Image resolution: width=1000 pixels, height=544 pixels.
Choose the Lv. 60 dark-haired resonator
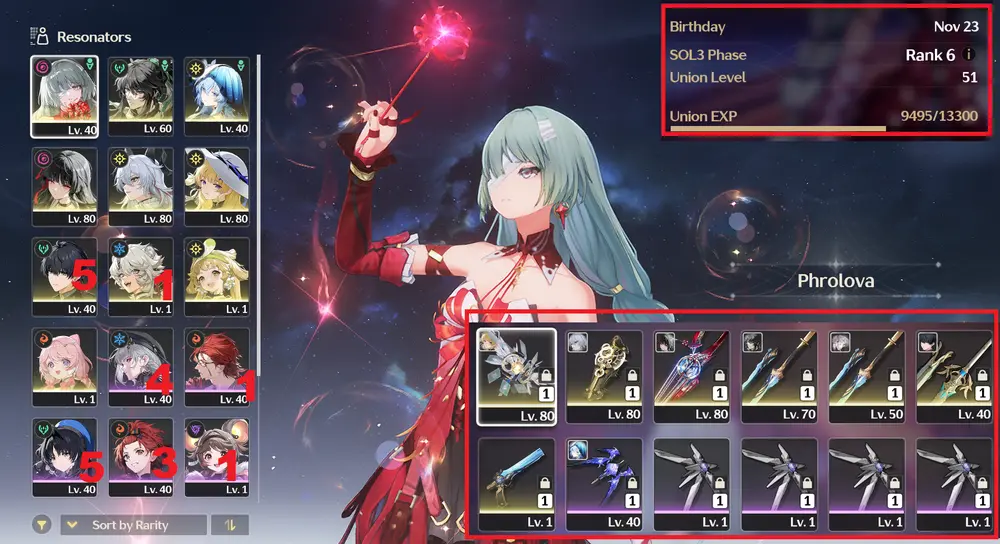[x=140, y=96]
